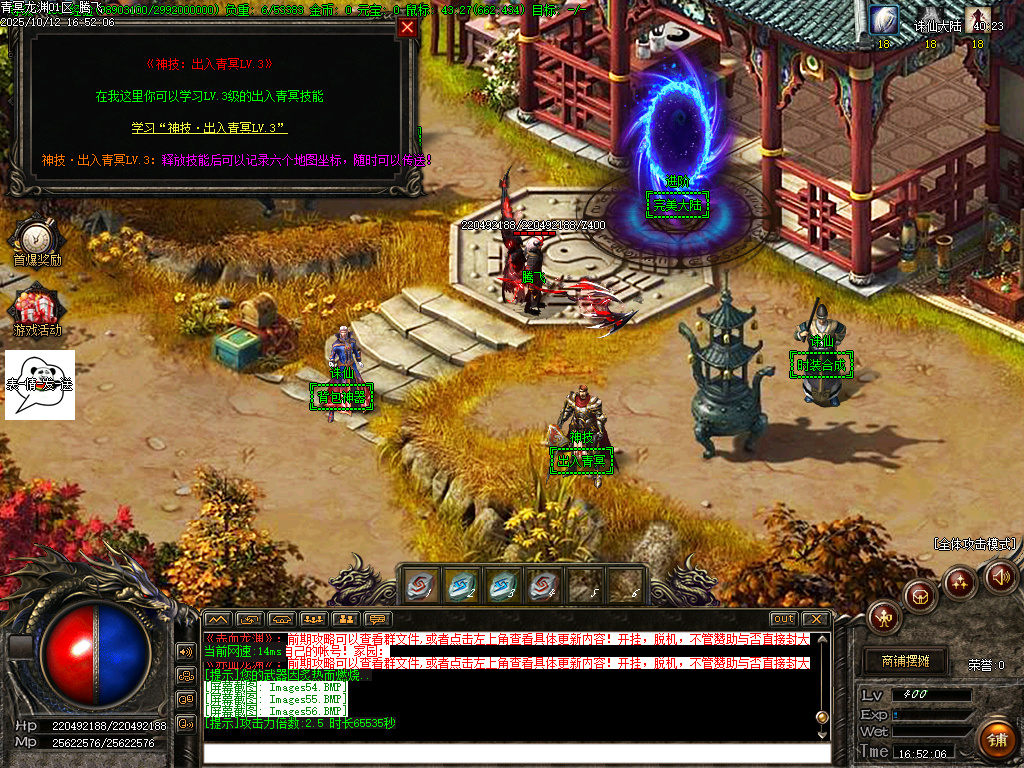Select the red rune in hotbar slot 4
The width and height of the screenshot is (1024, 768).
pos(543,585)
